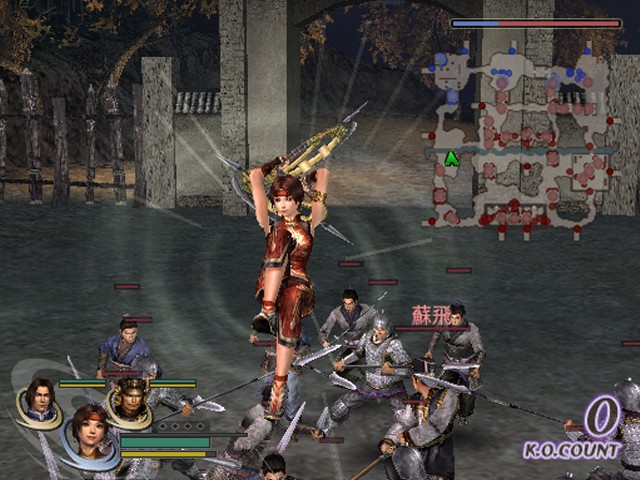Switch to the gold-helmeted warrior portrait
The image size is (640, 480).
(129, 399)
